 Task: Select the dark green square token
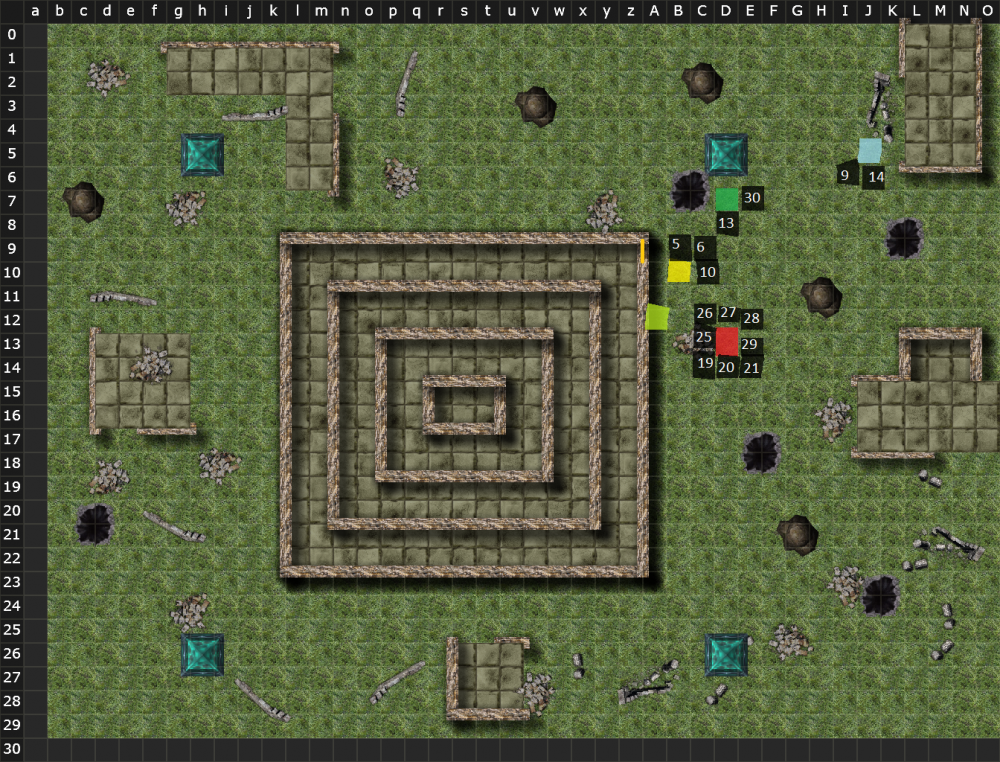pyautogui.click(x=727, y=199)
